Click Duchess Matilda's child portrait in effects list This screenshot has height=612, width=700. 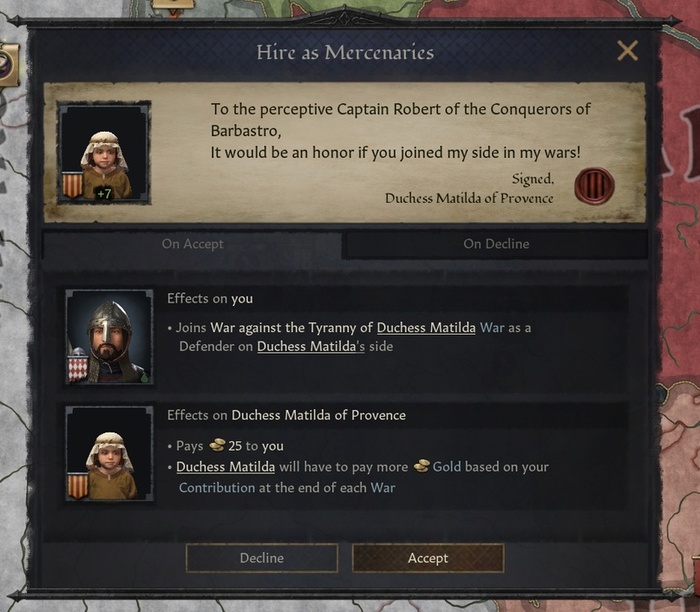tap(109, 452)
